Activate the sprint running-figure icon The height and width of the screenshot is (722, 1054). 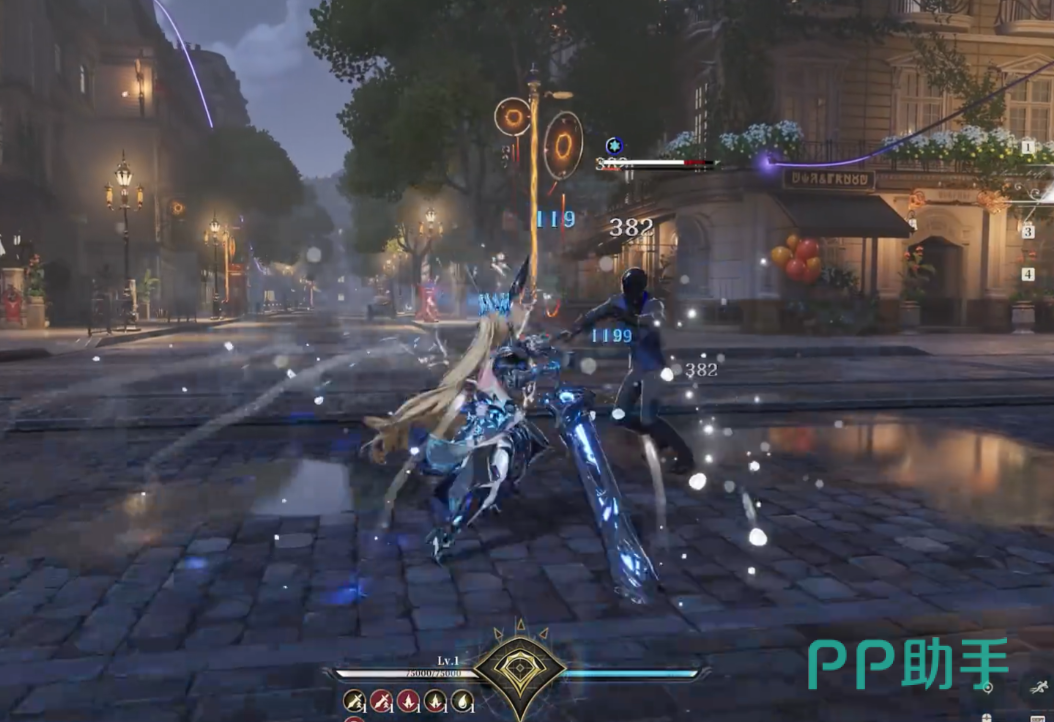pos(1037,687)
